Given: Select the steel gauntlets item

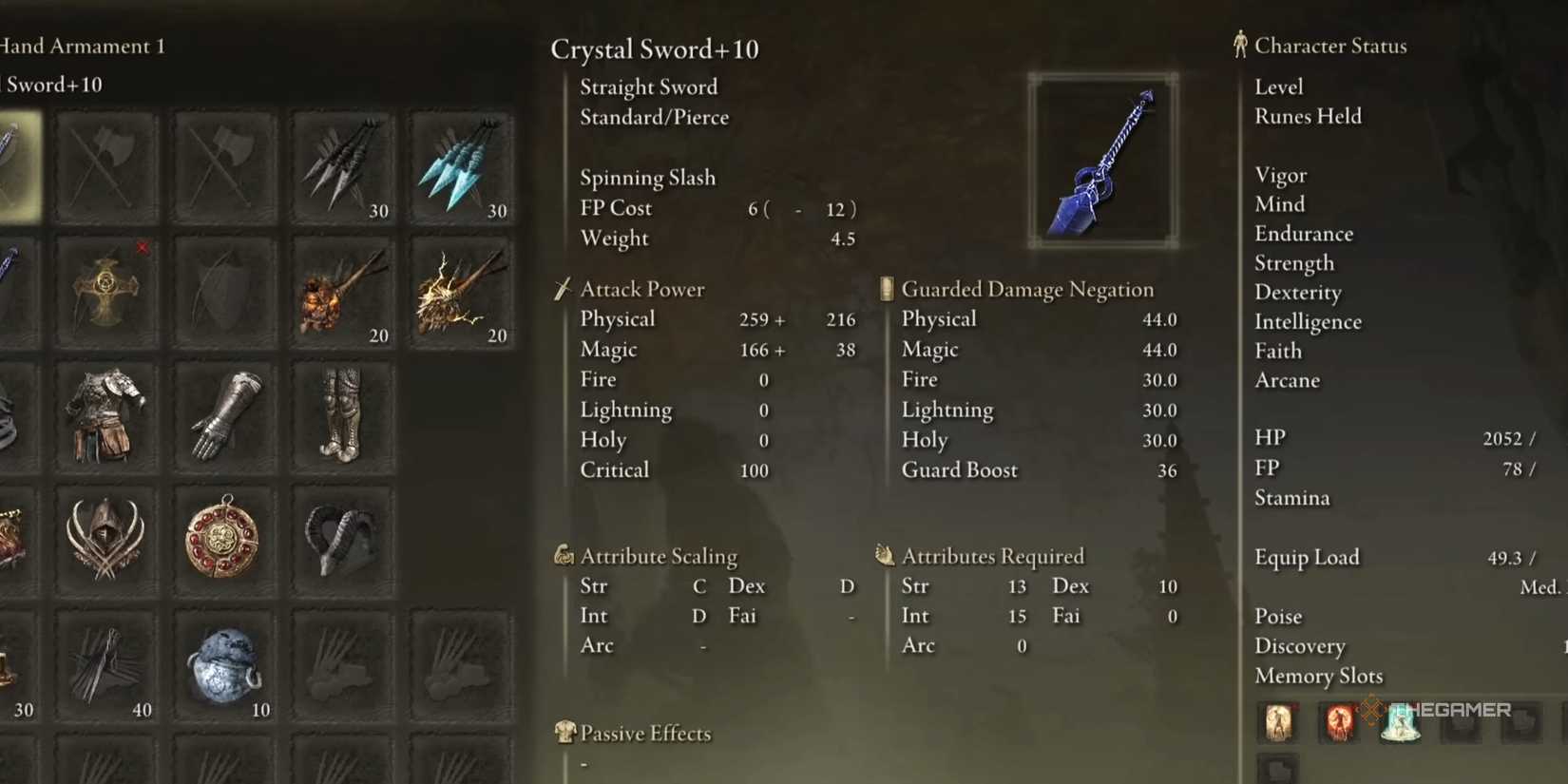Looking at the screenshot, I should coord(224,415).
